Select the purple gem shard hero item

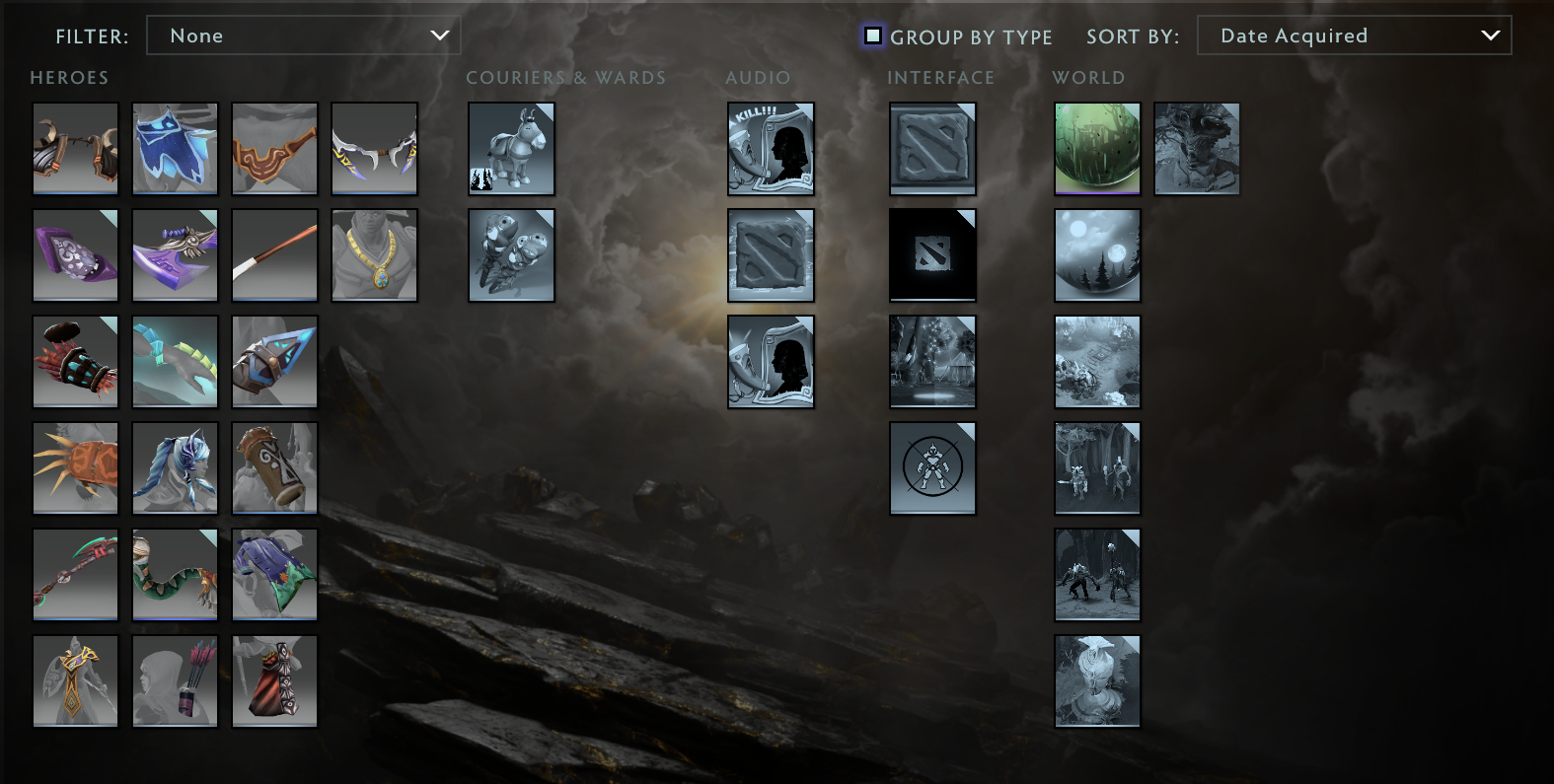75,255
